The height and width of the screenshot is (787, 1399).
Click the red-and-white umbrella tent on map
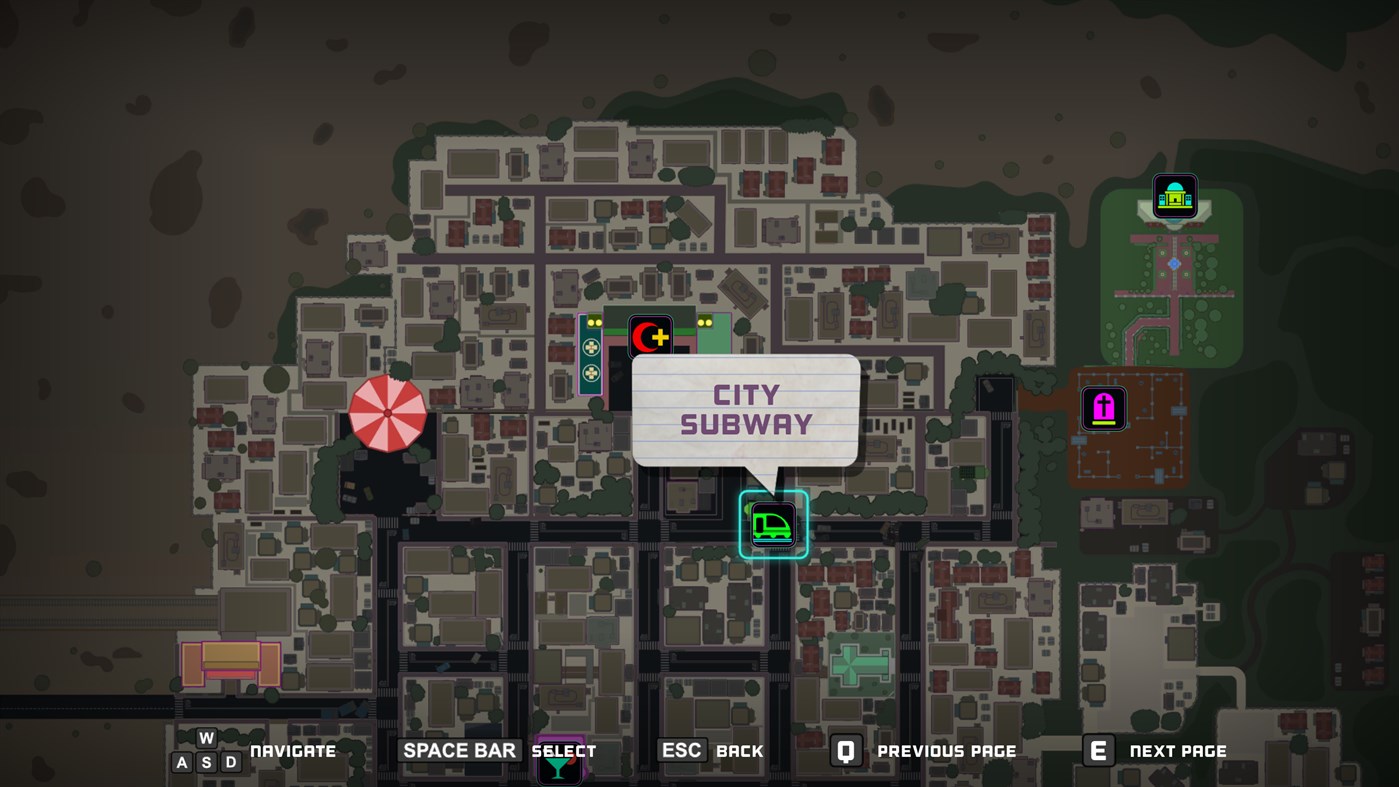[388, 412]
